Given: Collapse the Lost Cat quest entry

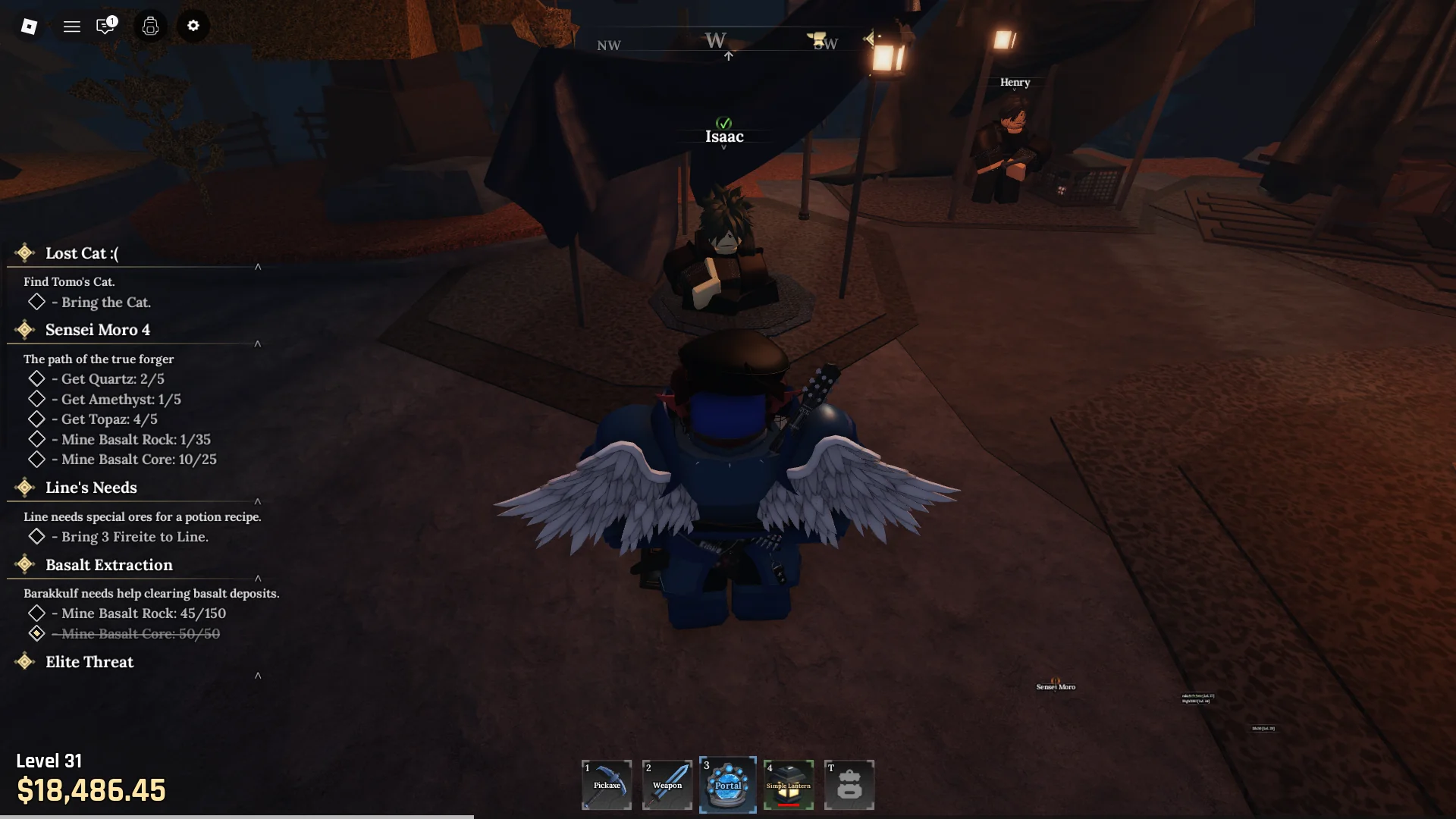Looking at the screenshot, I should 258,267.
